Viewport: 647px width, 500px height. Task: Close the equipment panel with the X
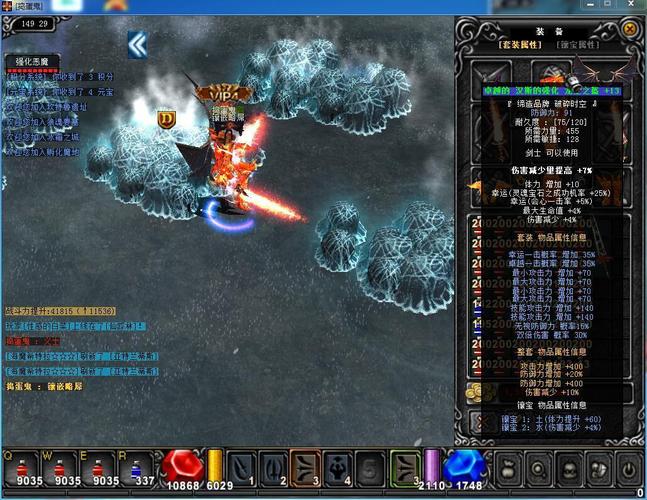coord(630,29)
